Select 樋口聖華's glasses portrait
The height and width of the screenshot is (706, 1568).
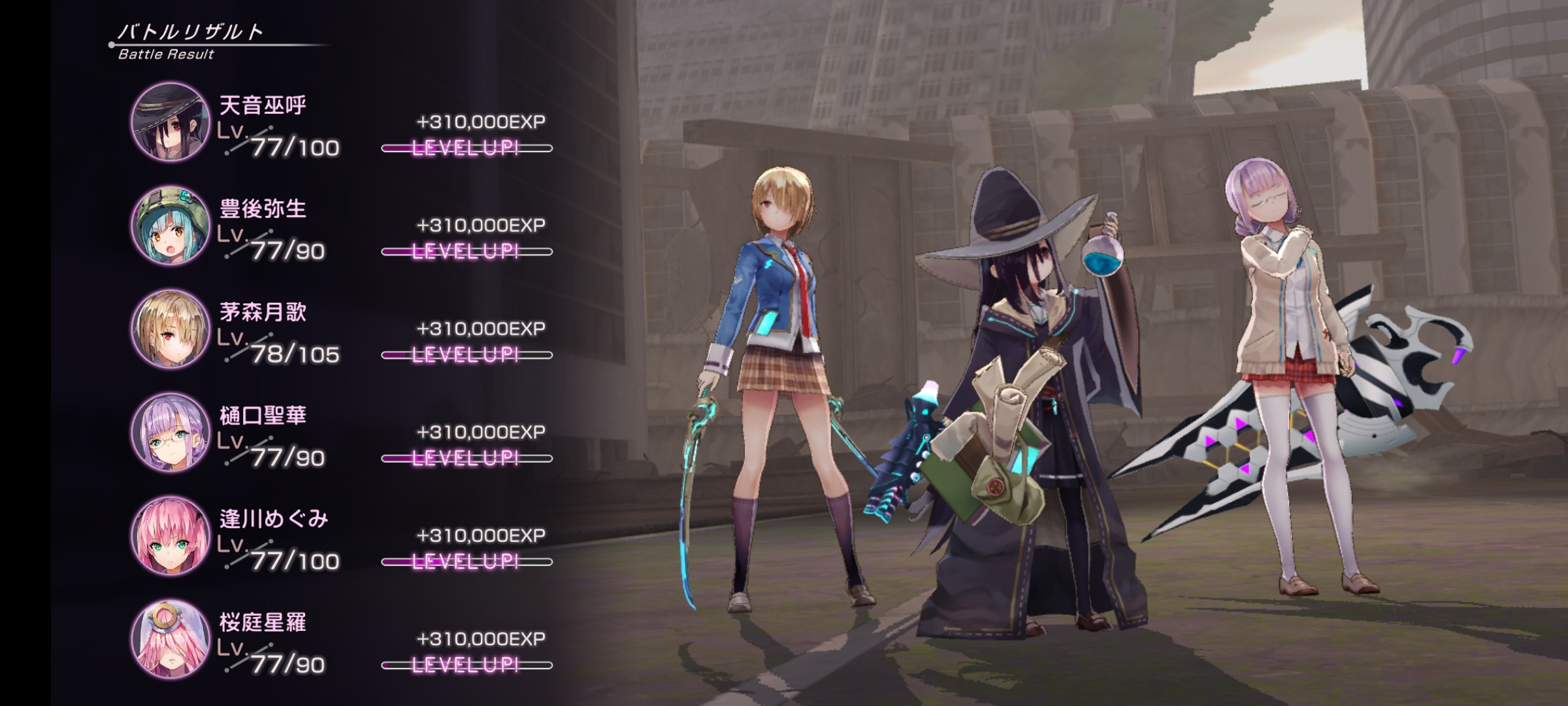coord(171,432)
